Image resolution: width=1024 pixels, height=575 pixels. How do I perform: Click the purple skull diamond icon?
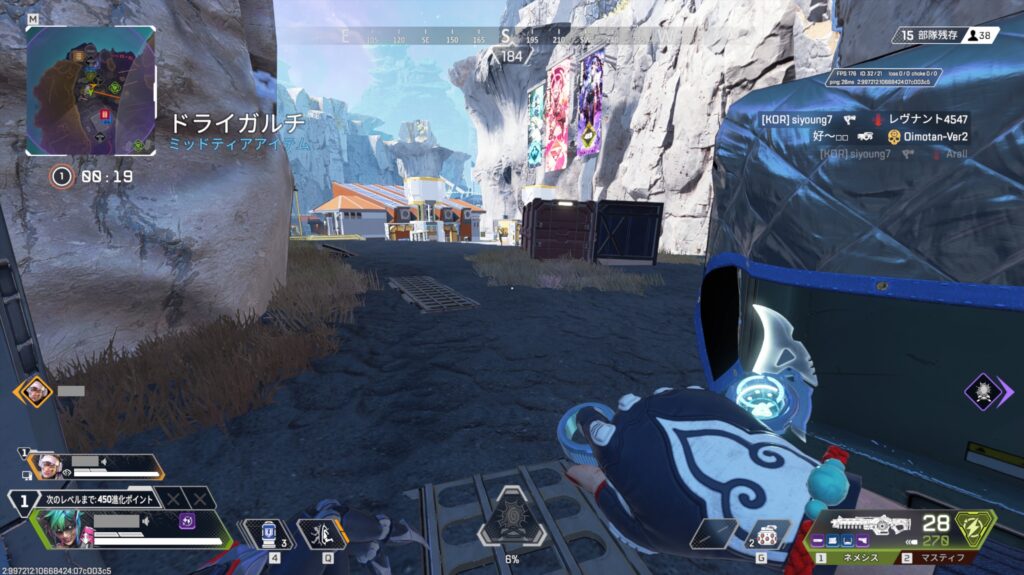[983, 391]
